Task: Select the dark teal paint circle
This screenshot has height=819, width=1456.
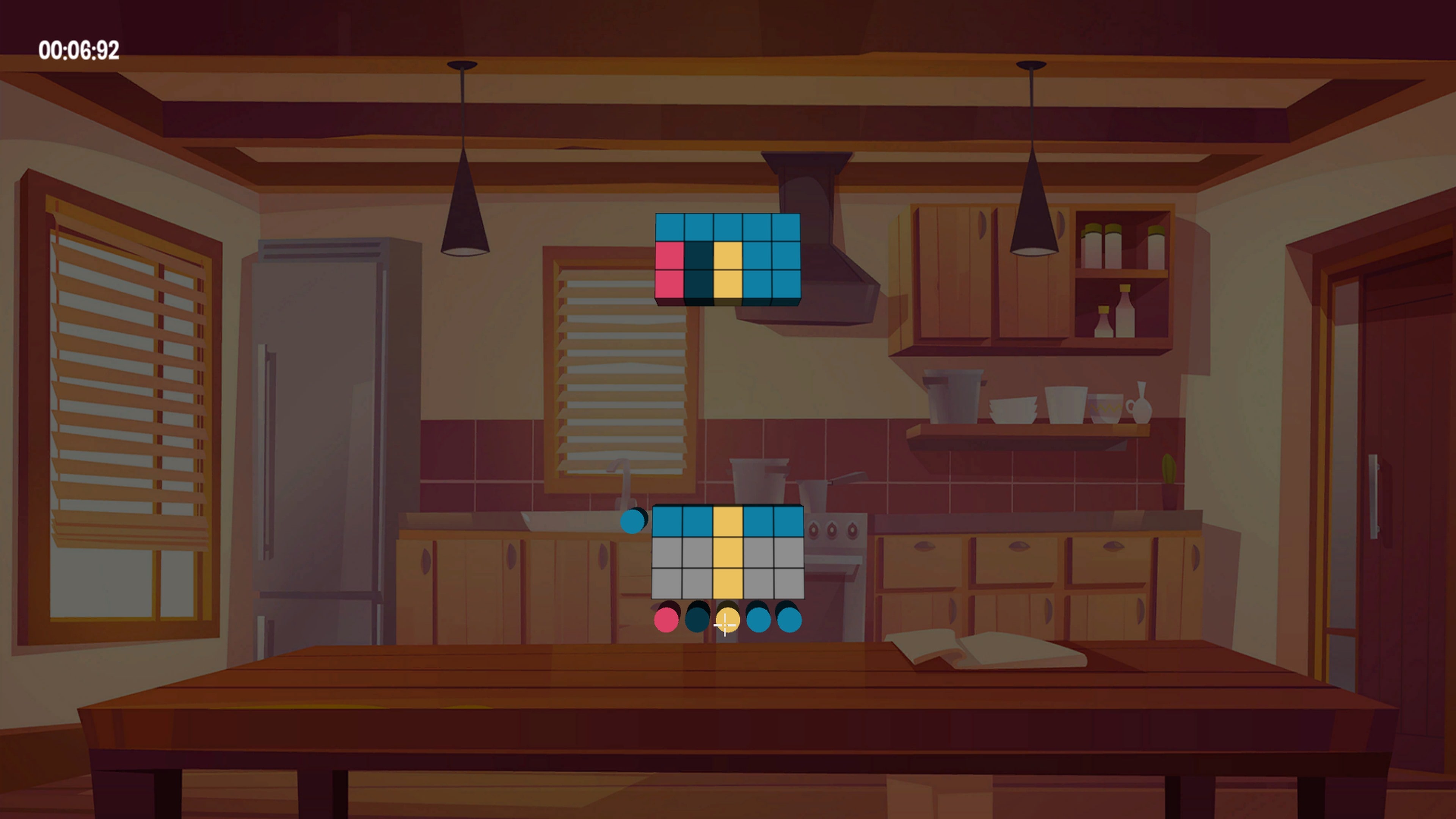Action: coord(697,621)
